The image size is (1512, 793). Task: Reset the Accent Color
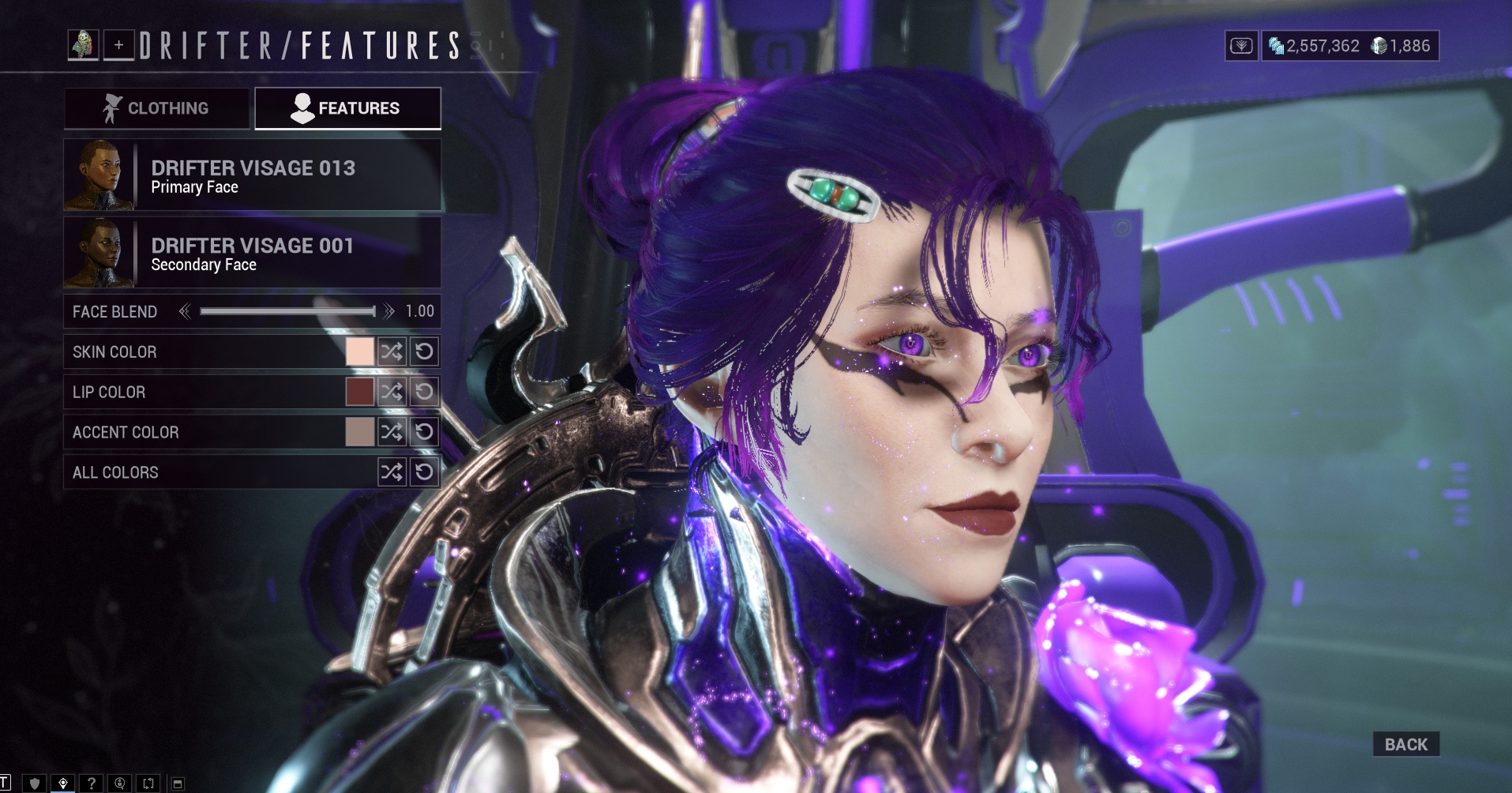pos(424,432)
